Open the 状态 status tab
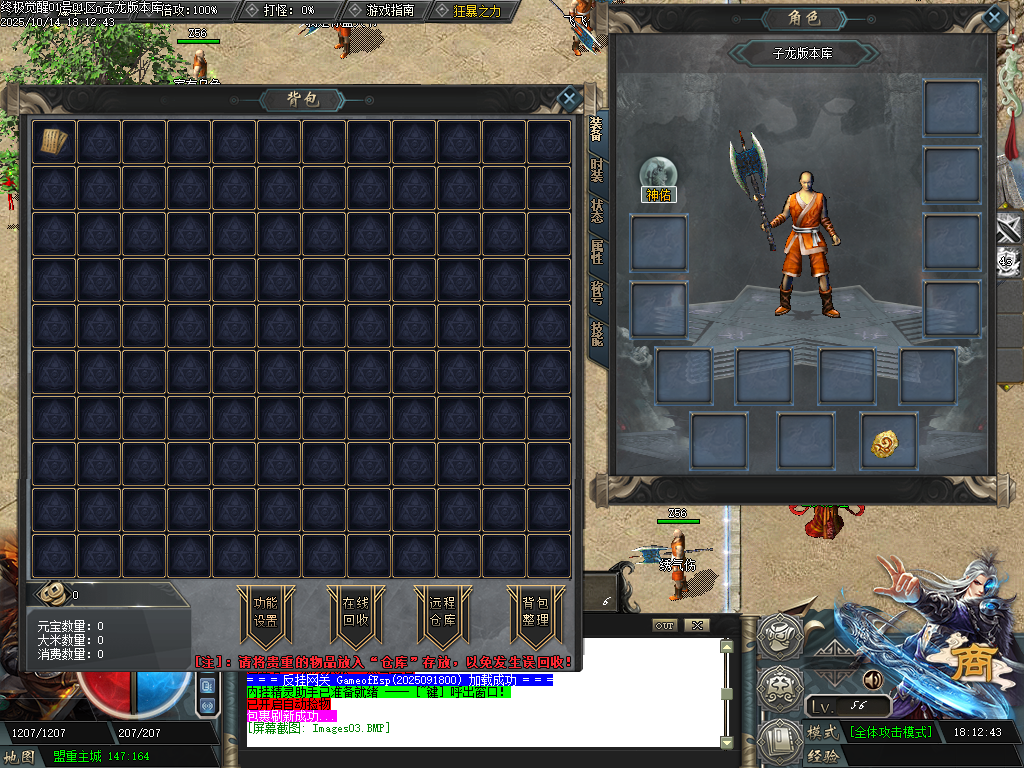Screen dimensions: 1024x768 pyautogui.click(x=596, y=210)
